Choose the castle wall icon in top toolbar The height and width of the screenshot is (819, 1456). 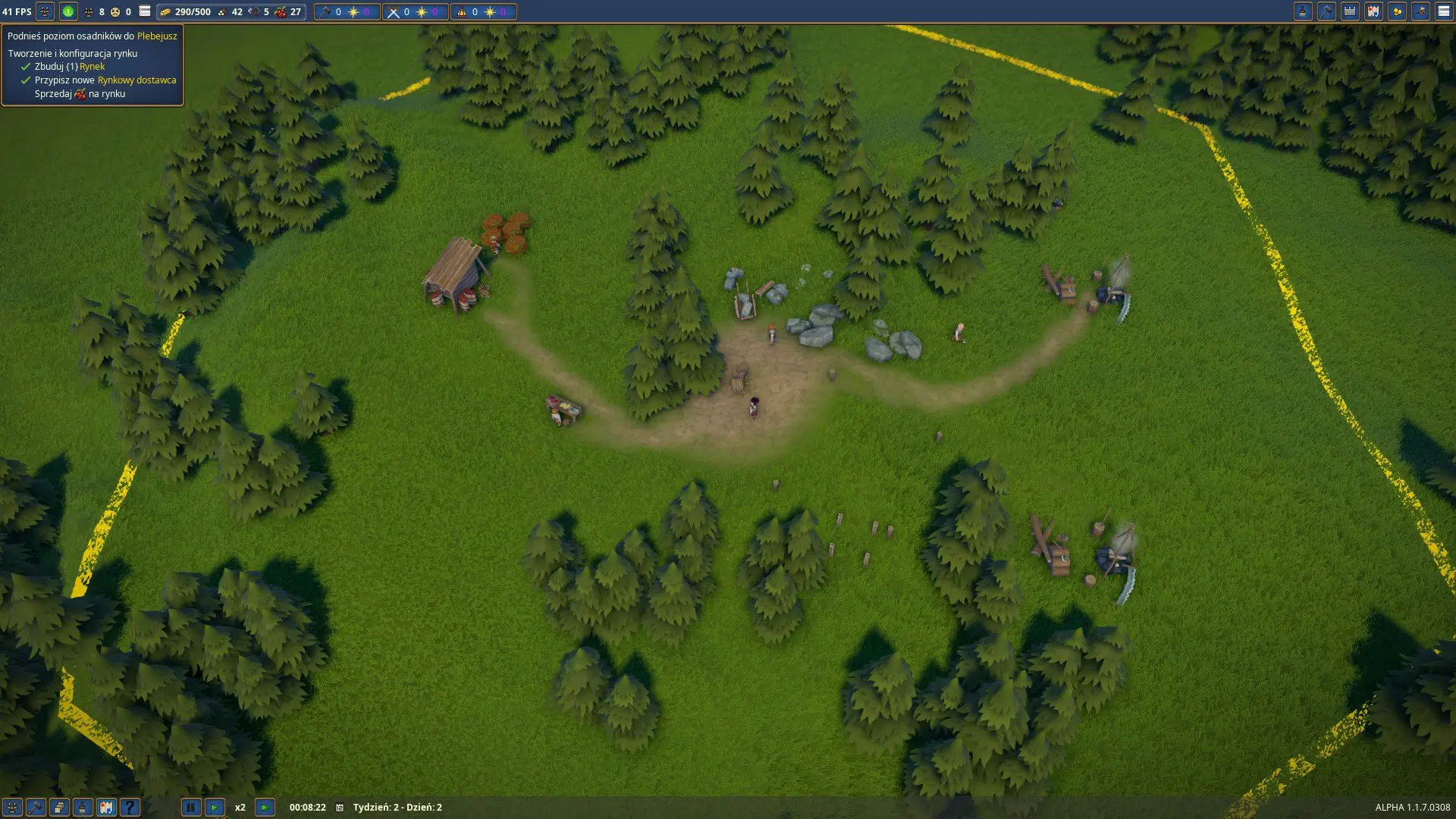pos(1350,11)
